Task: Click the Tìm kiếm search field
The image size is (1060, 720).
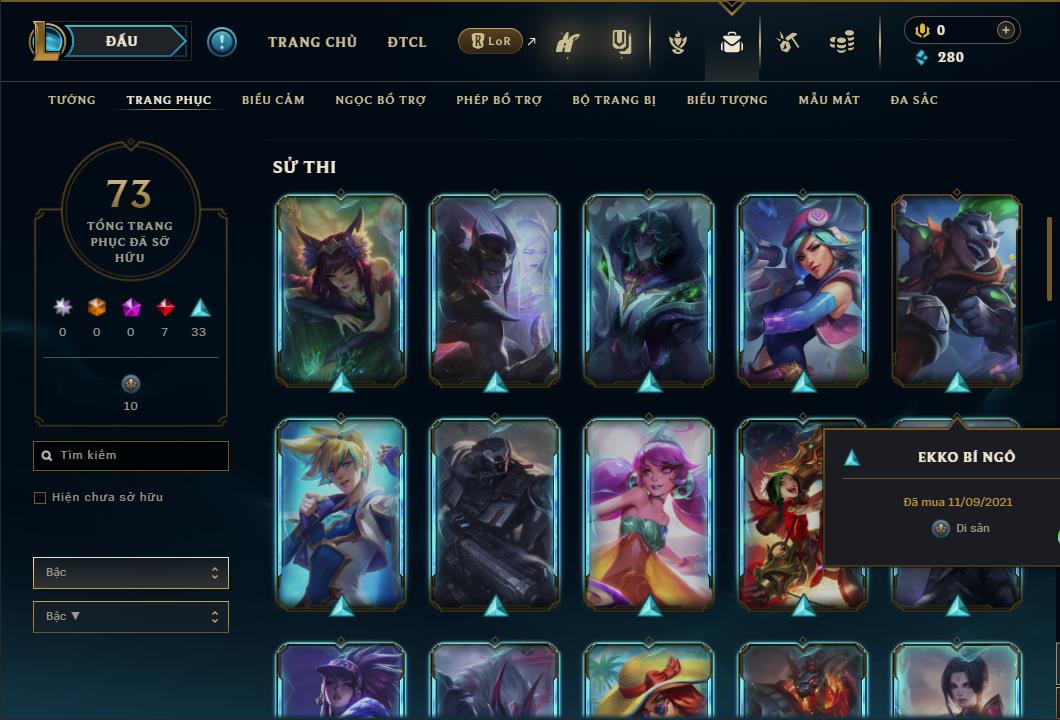Action: (x=131, y=456)
